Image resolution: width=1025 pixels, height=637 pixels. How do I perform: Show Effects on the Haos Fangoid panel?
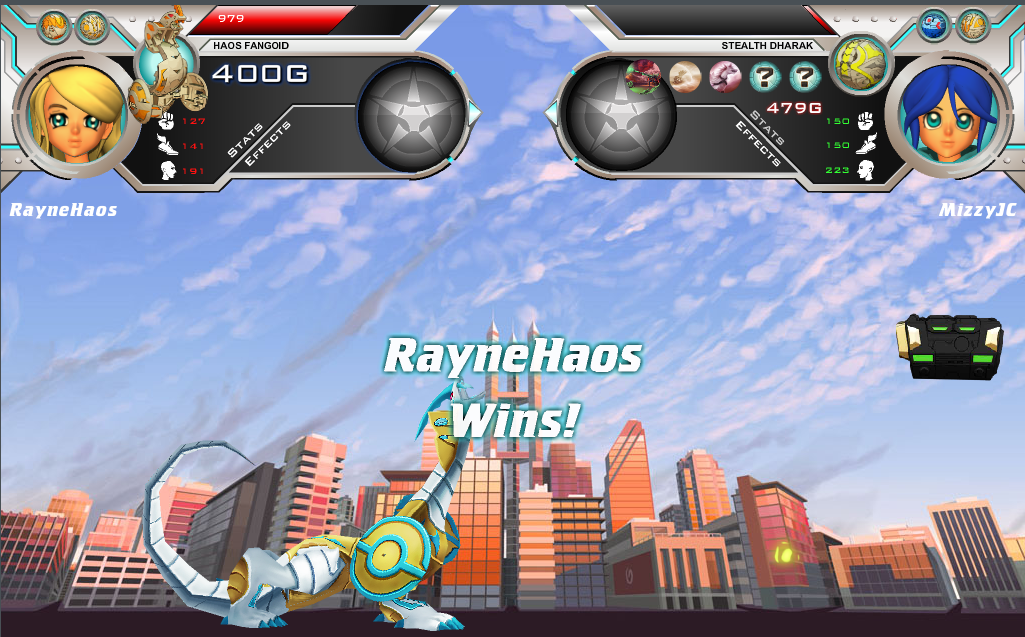tap(270, 144)
